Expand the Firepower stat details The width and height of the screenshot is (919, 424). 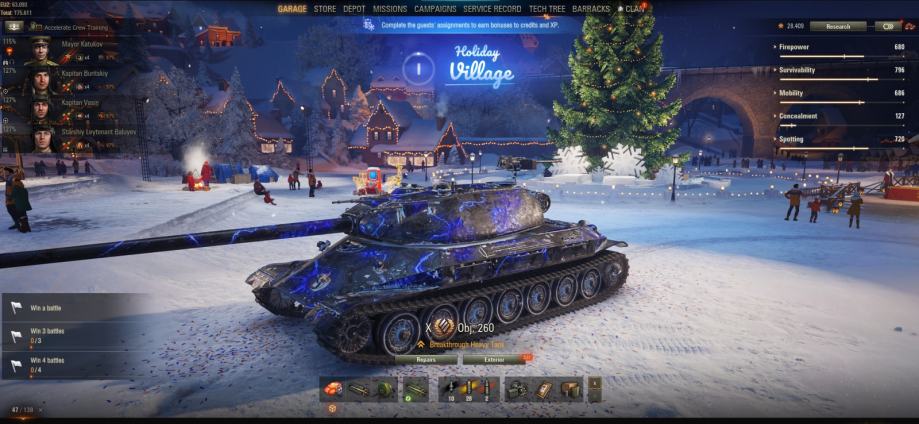(840, 47)
